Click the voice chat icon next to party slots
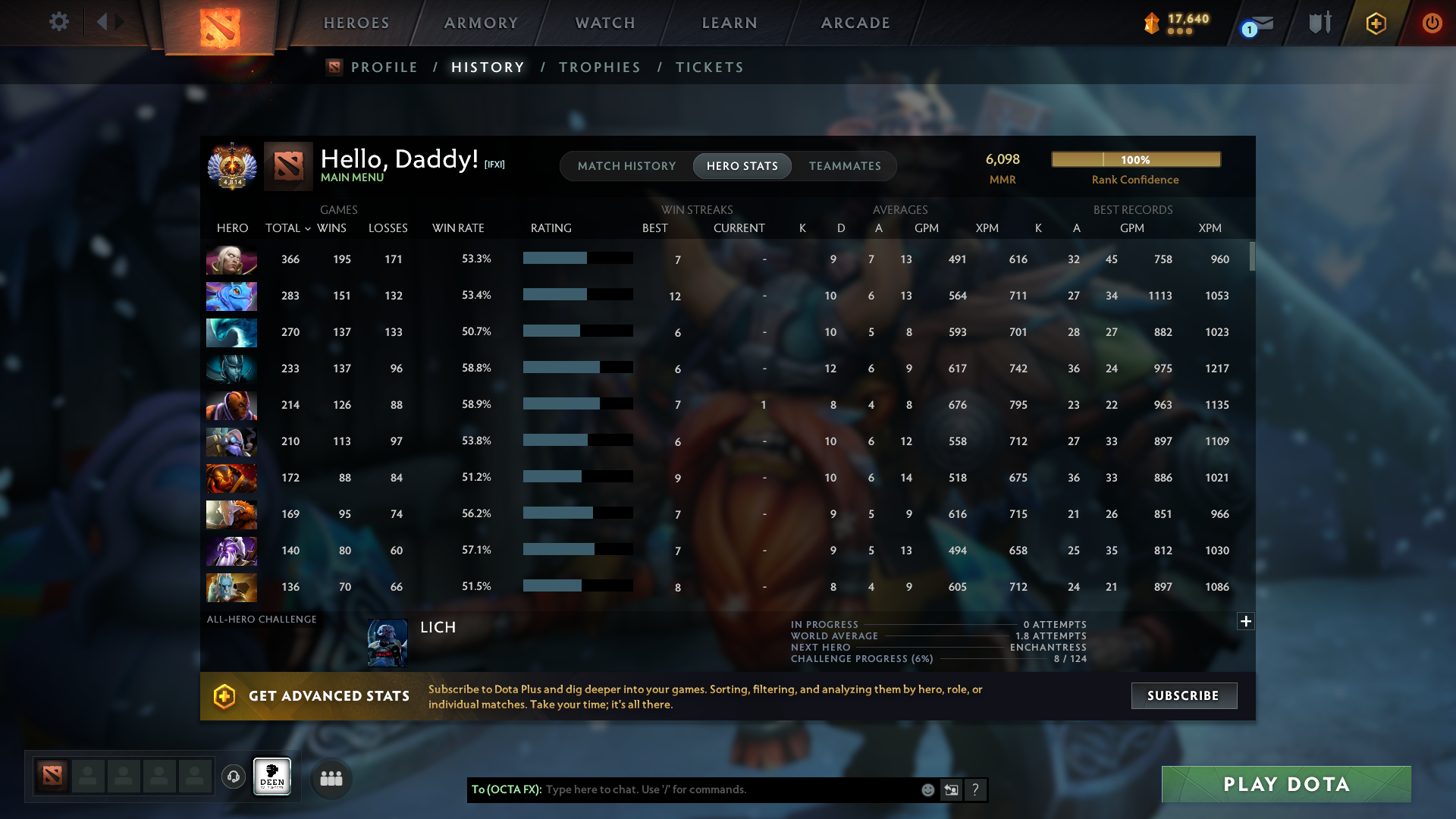Image resolution: width=1456 pixels, height=819 pixels. (233, 777)
